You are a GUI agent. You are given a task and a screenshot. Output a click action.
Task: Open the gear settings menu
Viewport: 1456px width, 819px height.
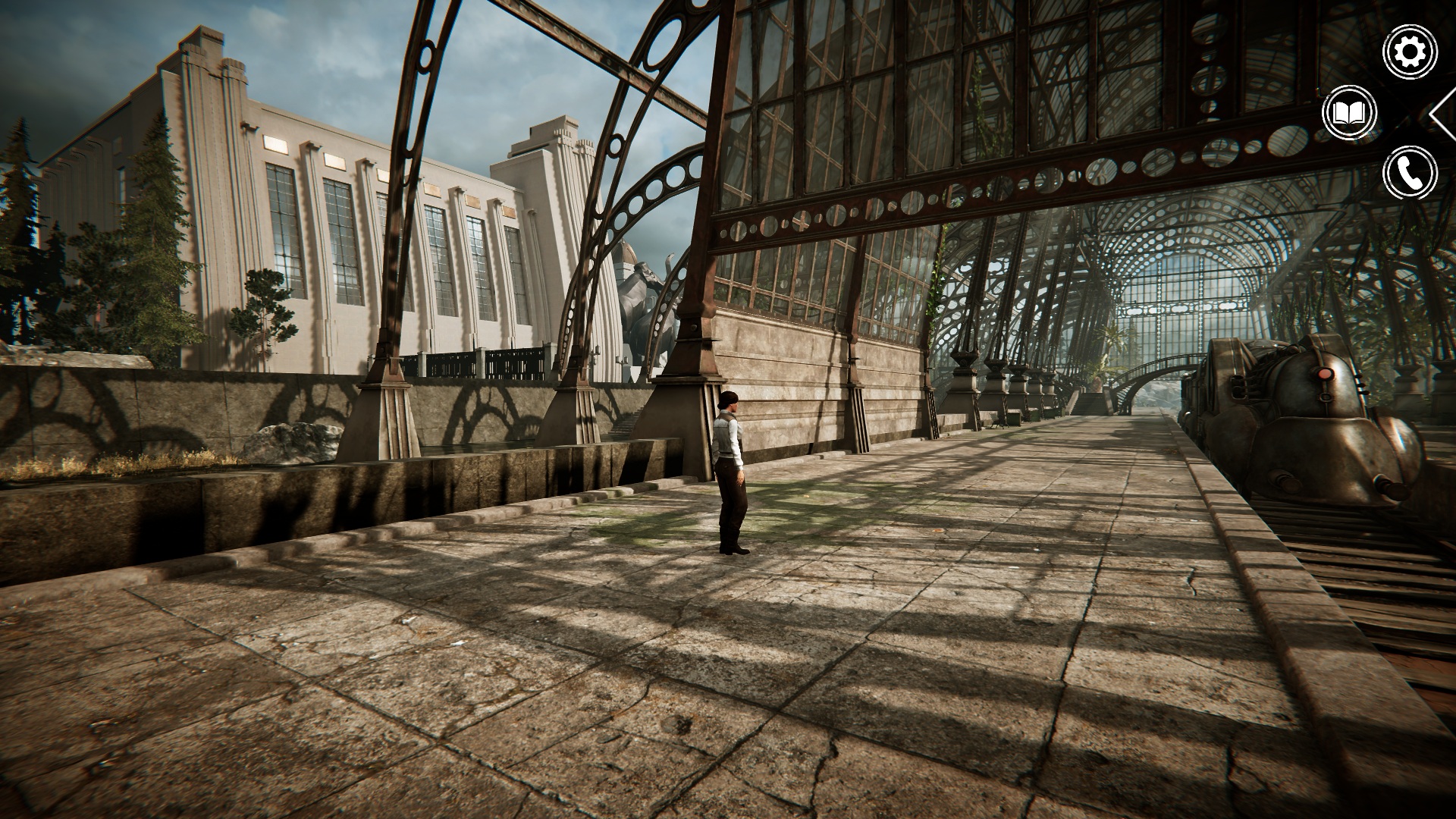pyautogui.click(x=1410, y=52)
